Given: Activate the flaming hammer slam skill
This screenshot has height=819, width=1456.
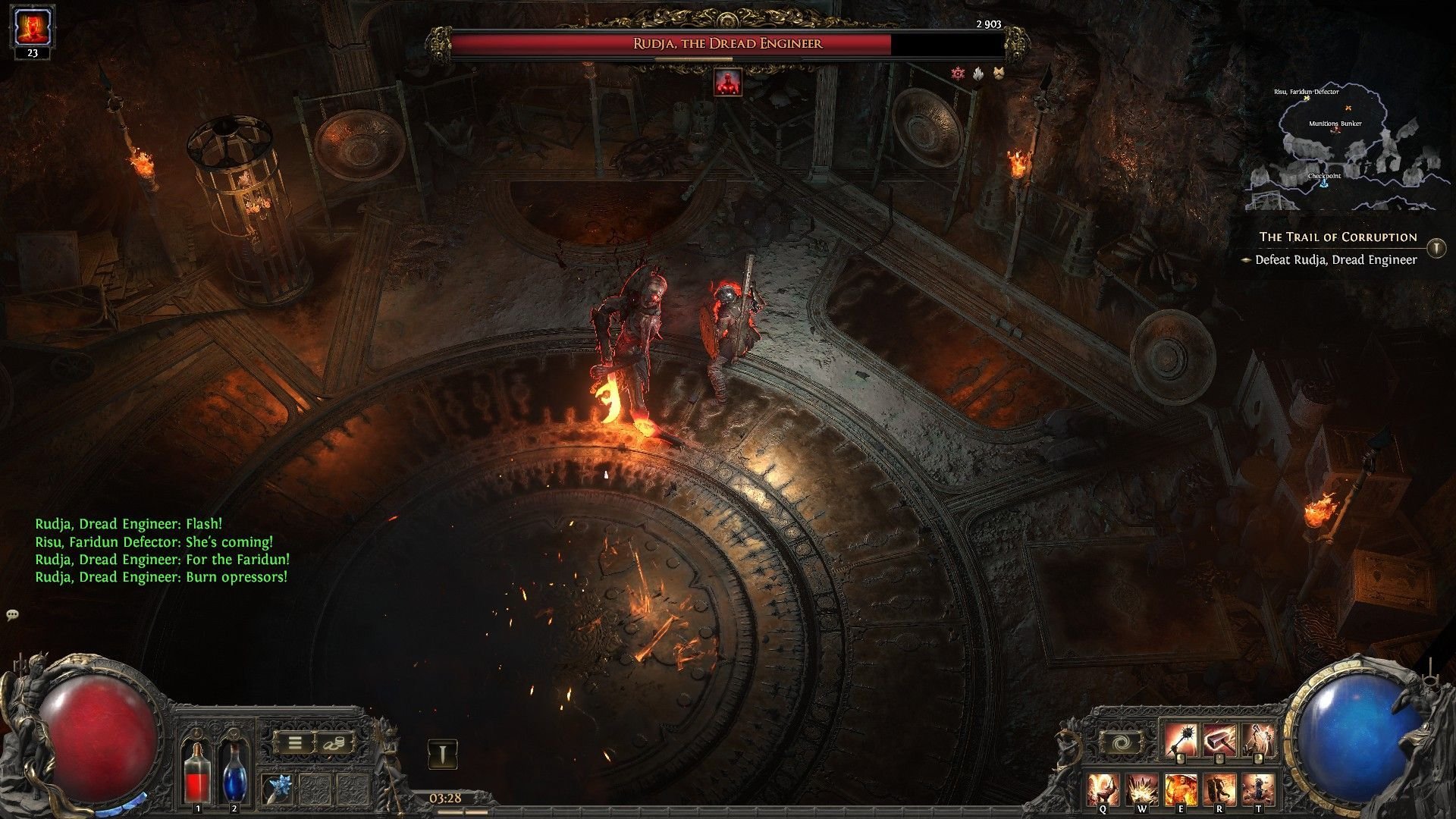Looking at the screenshot, I should point(1220,741).
